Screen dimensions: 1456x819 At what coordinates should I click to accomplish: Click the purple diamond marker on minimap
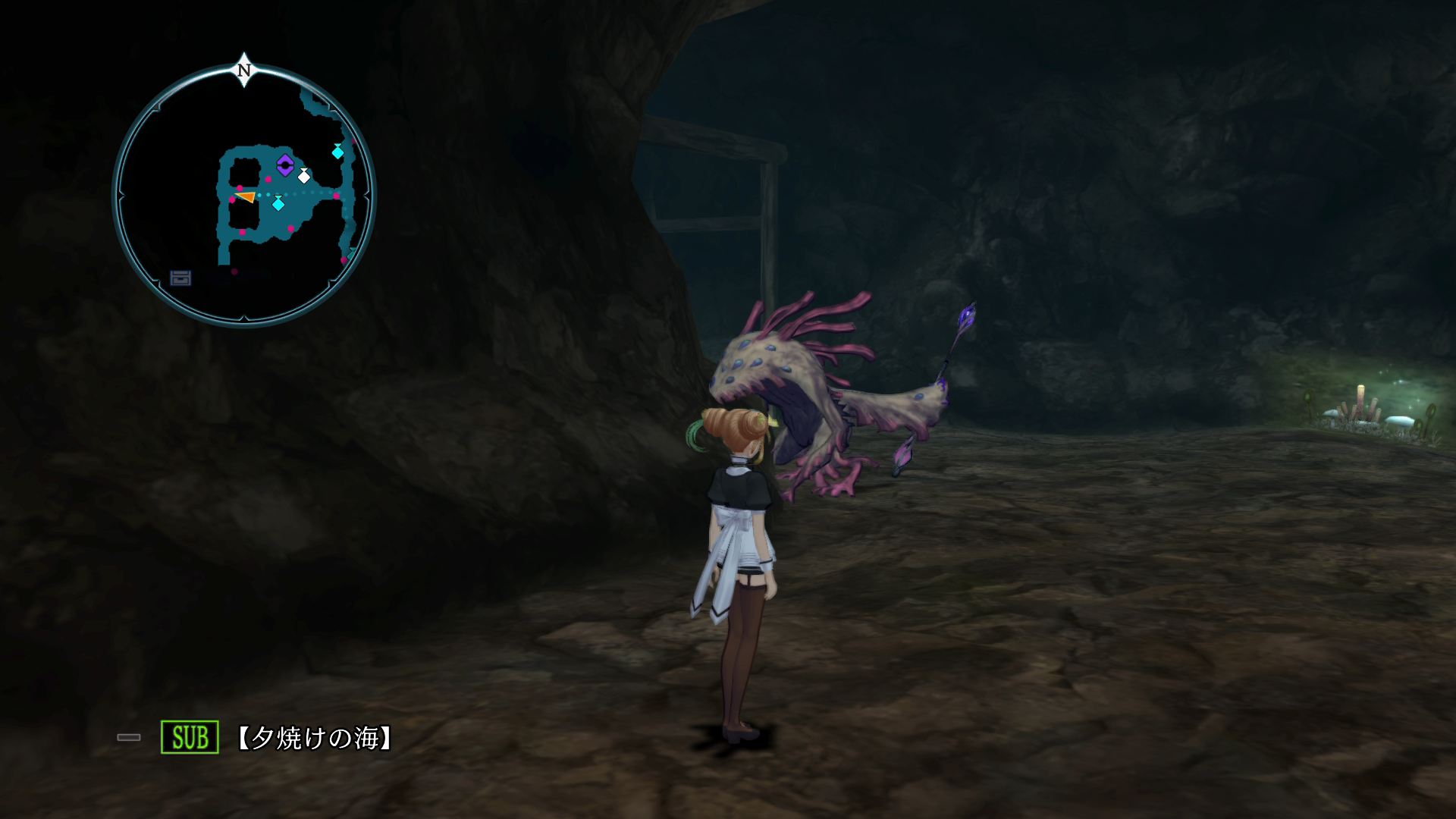tap(284, 165)
